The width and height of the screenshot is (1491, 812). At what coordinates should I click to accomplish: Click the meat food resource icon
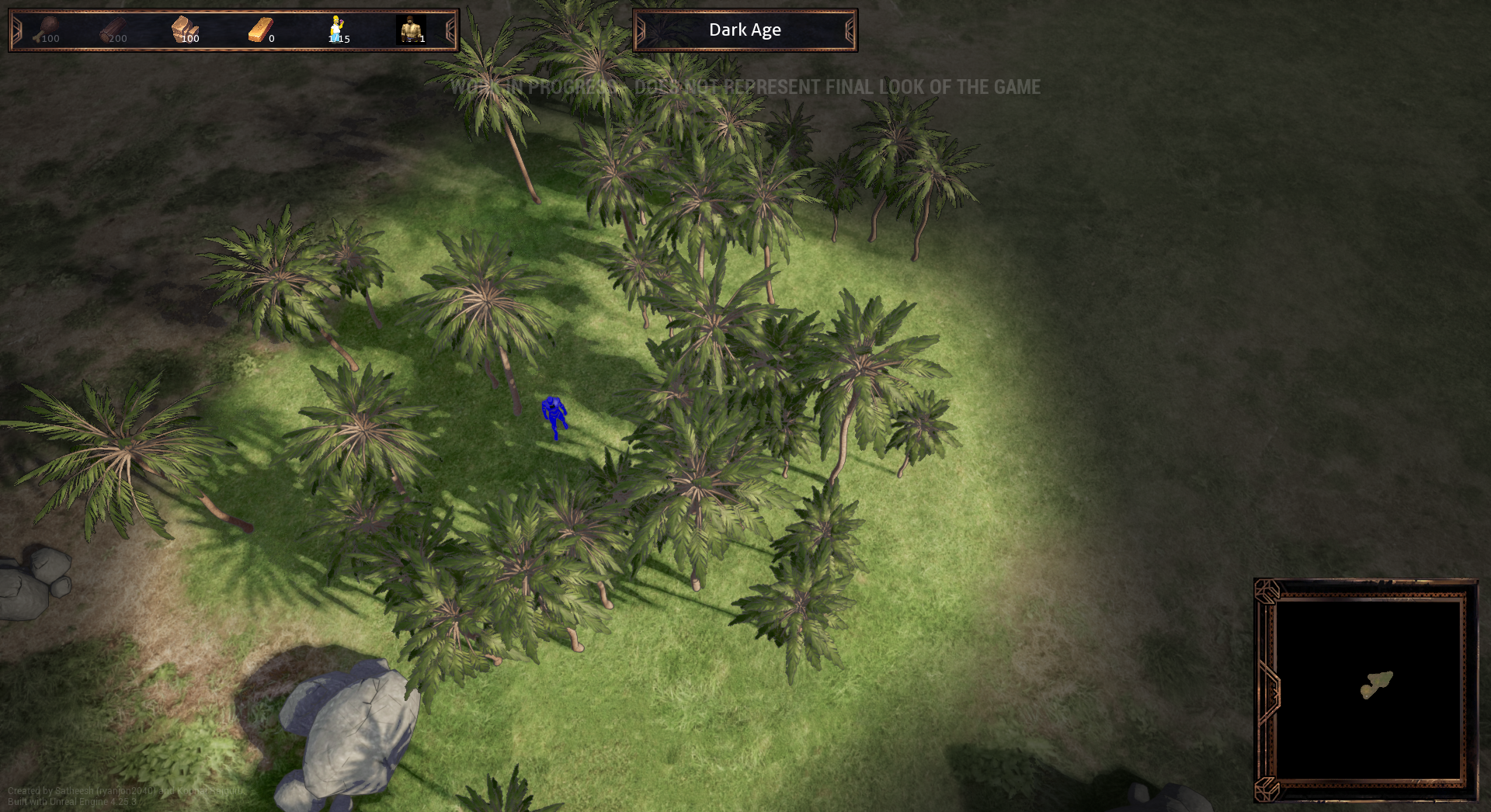[47, 29]
